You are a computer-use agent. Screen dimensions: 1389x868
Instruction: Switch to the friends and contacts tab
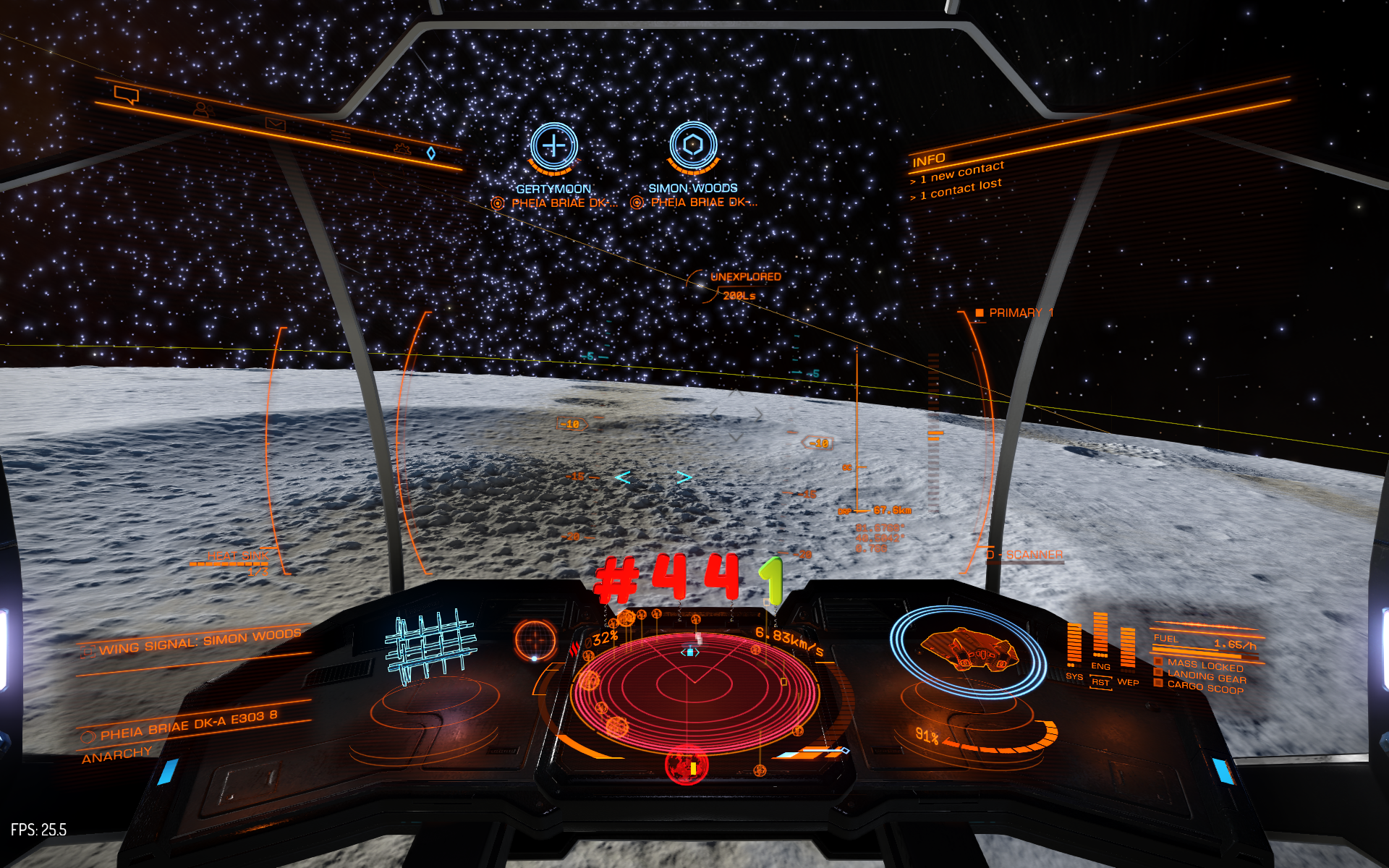pyautogui.click(x=201, y=110)
